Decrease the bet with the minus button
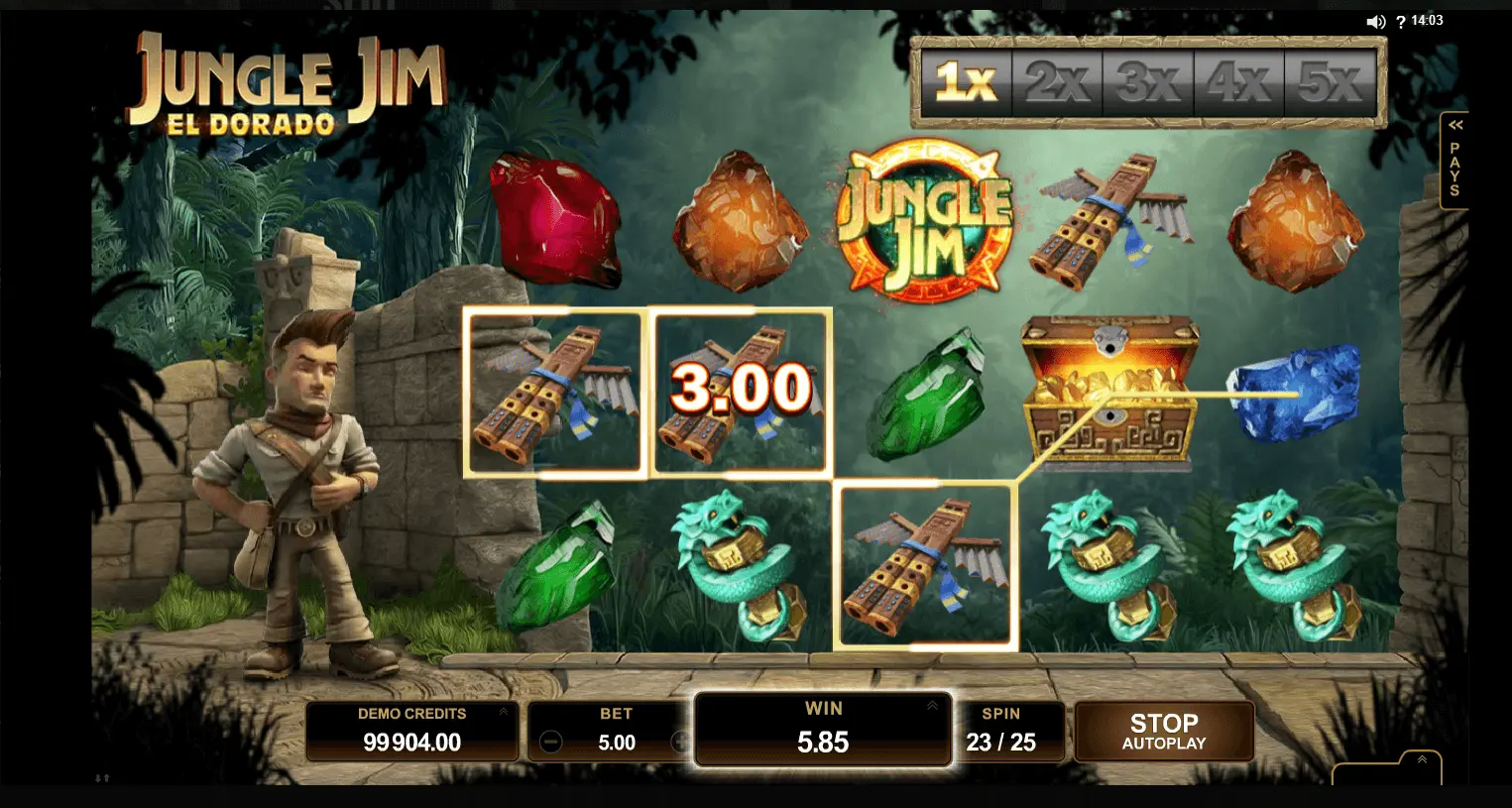Viewport: 1512px width, 808px height. coord(551,742)
